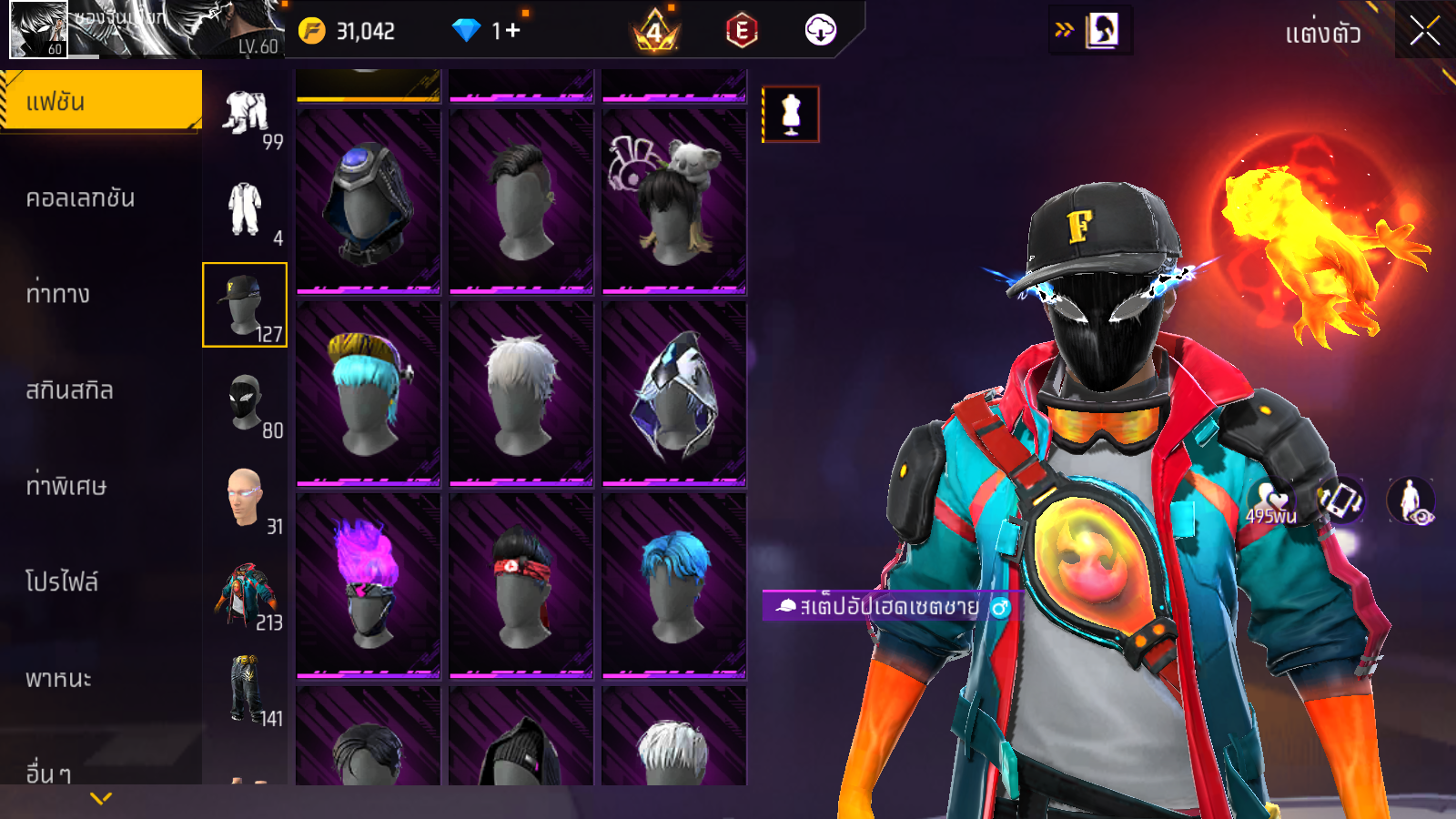Open the cloud download icon

[820, 31]
